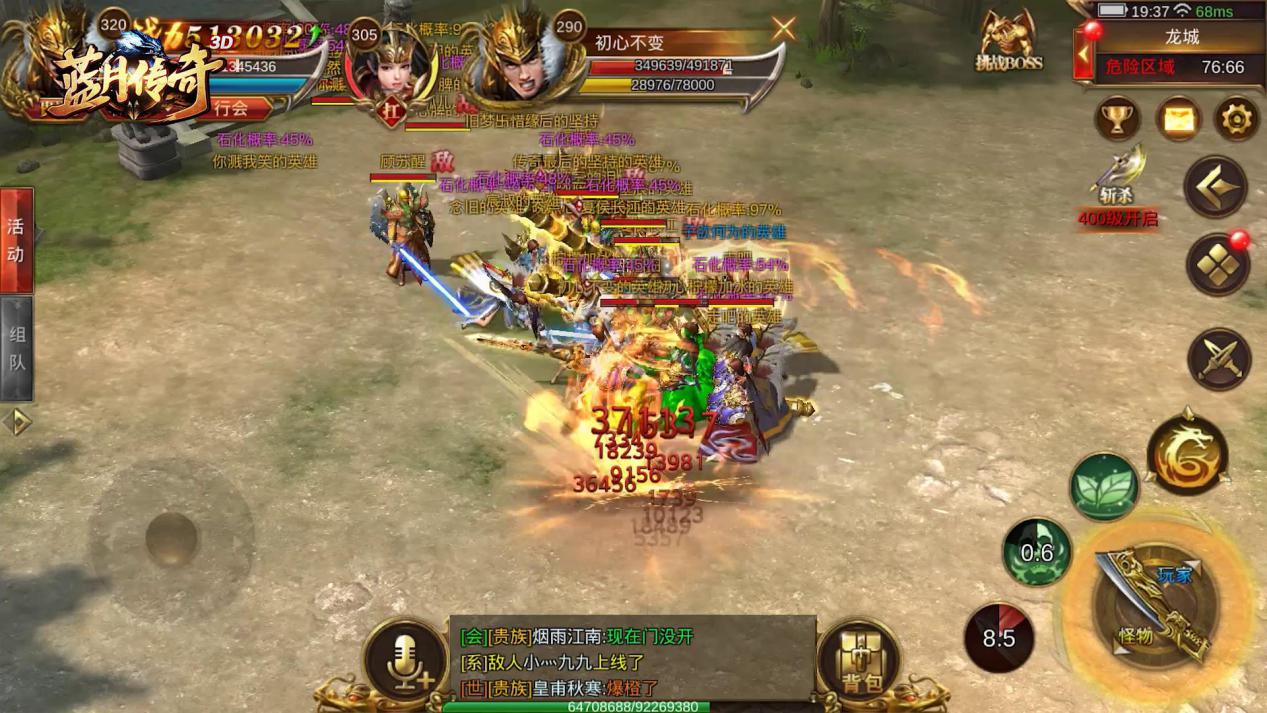Open the 背包 backpack
The width and height of the screenshot is (1267, 713).
pyautogui.click(x=858, y=661)
